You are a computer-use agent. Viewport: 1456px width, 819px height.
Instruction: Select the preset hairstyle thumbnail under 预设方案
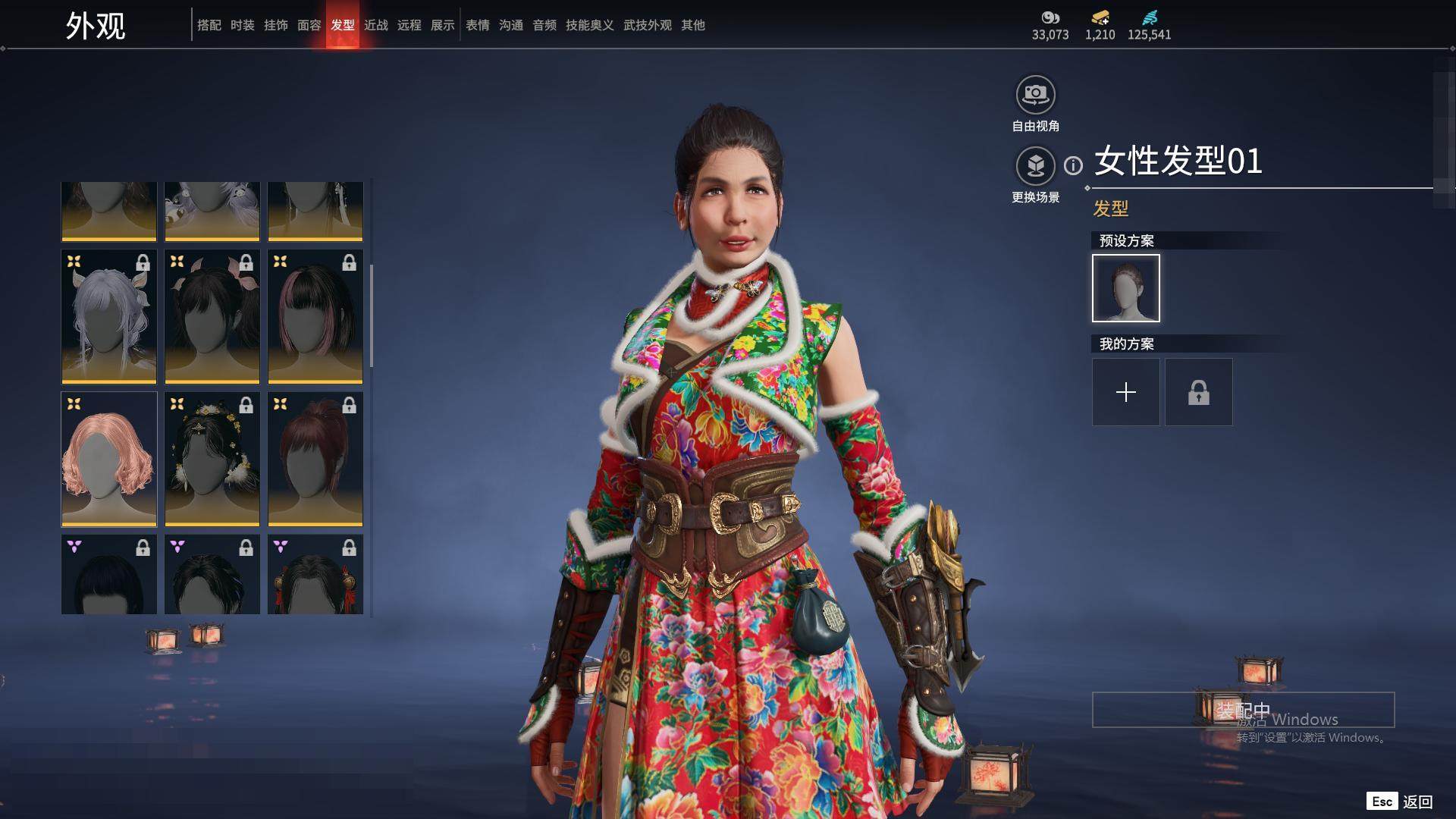point(1126,288)
